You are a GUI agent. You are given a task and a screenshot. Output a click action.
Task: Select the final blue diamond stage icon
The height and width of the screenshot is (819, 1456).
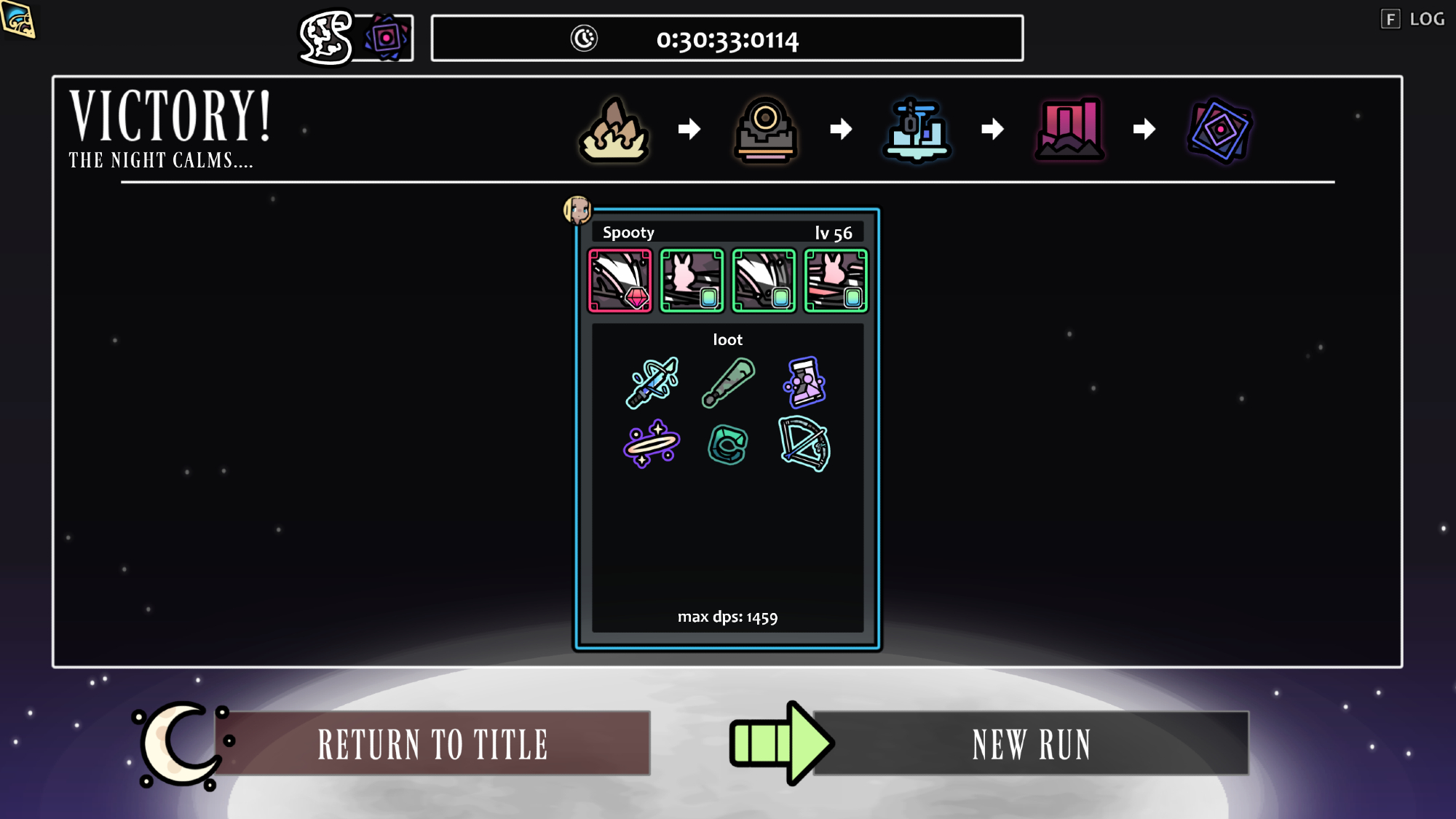1220,130
